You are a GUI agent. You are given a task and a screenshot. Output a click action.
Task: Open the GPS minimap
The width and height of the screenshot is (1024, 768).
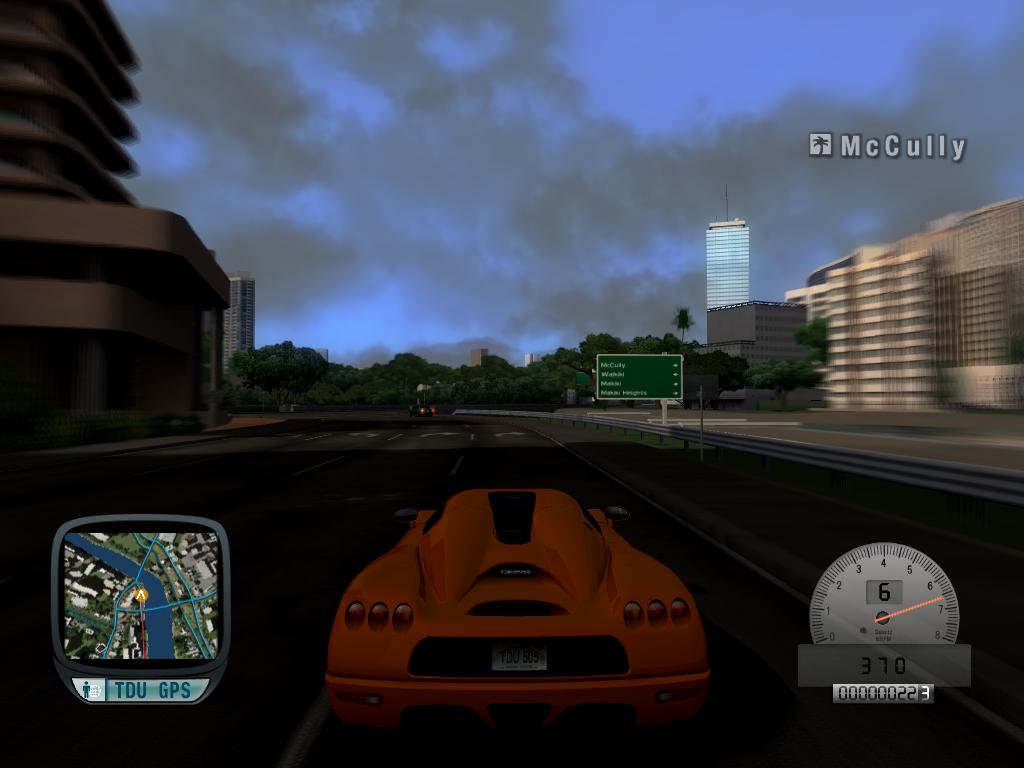pyautogui.click(x=140, y=594)
